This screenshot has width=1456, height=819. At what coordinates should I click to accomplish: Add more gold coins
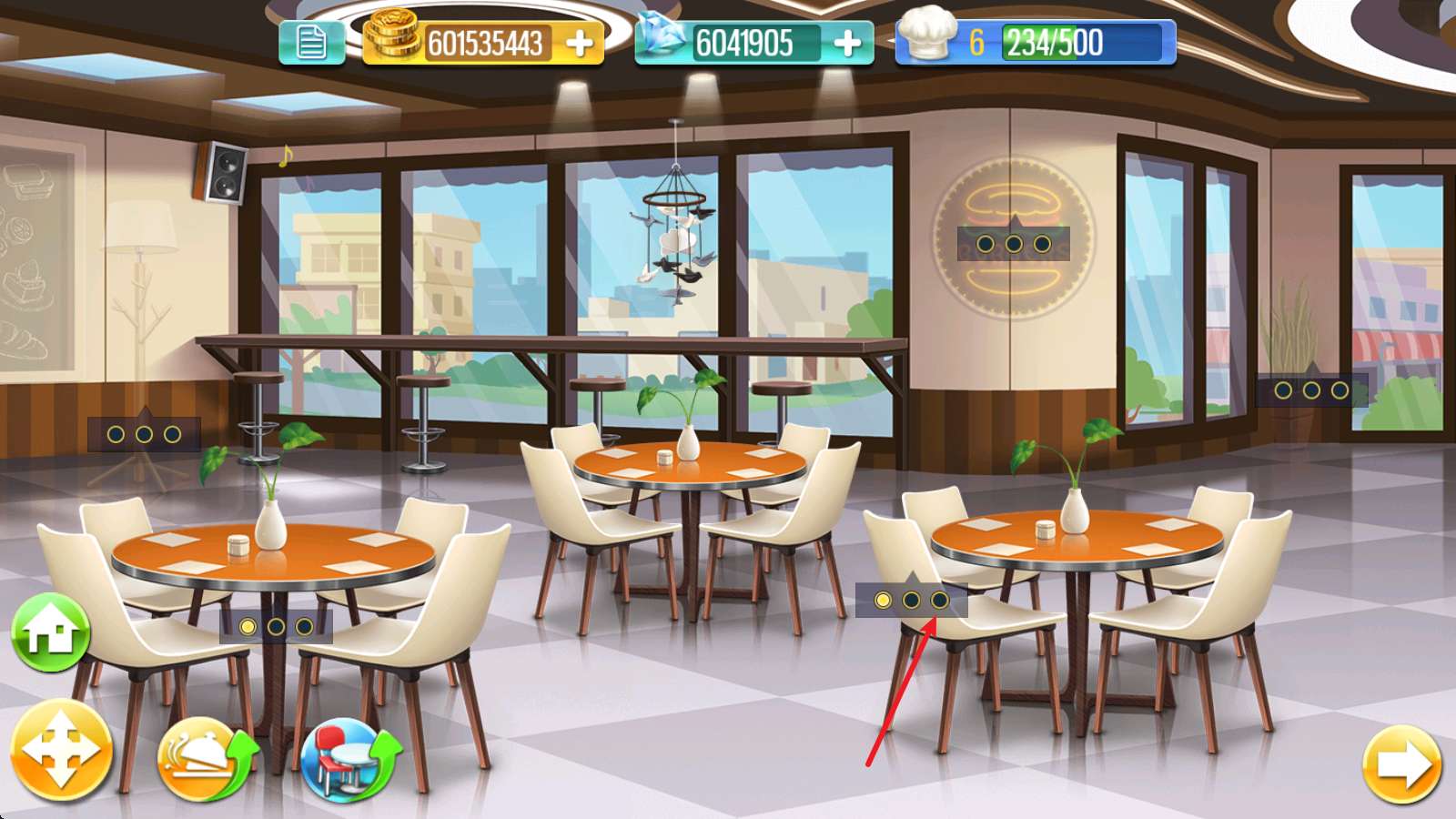[580, 43]
